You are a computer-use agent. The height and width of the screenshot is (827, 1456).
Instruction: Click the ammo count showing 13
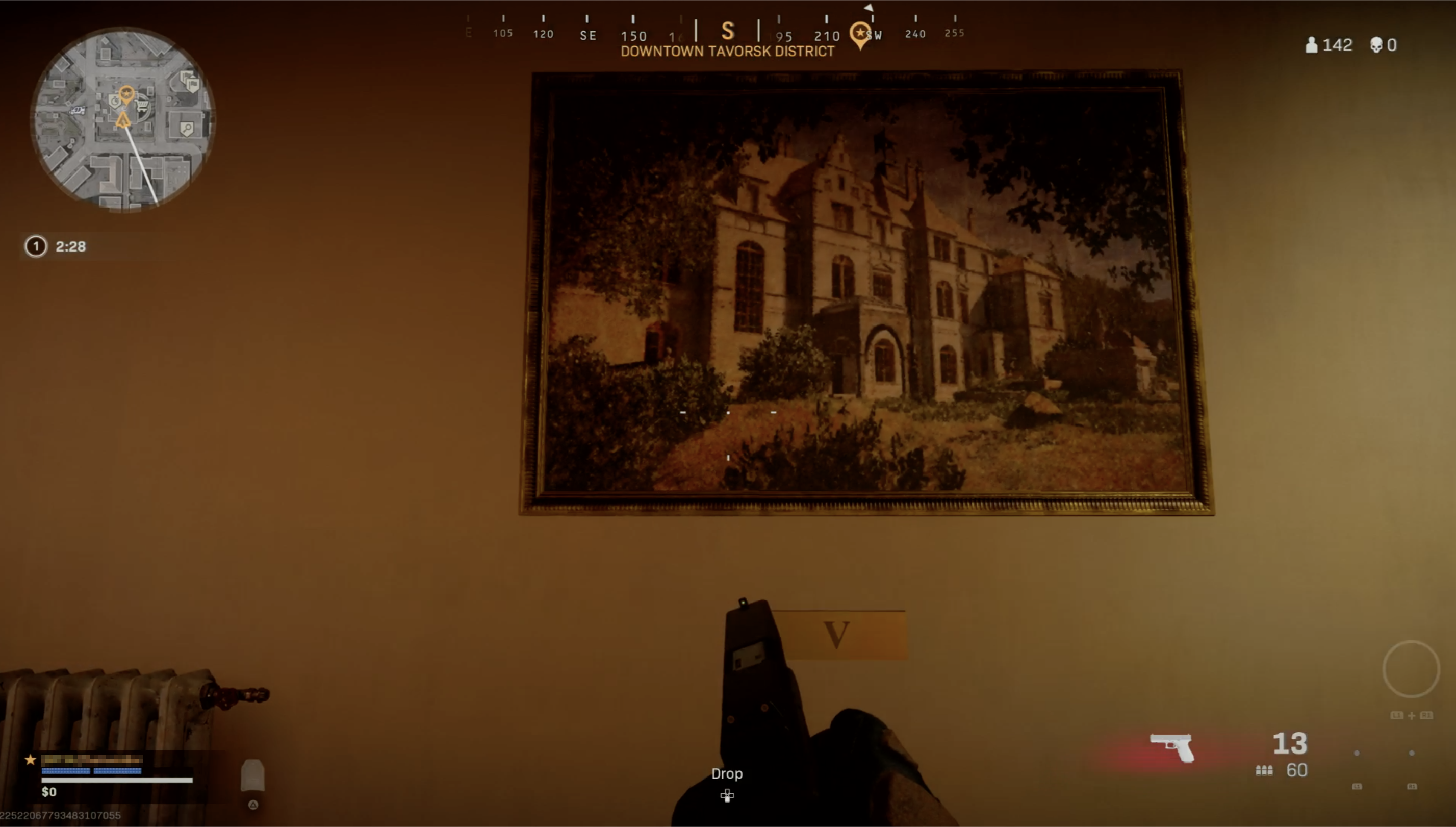pos(1290,743)
